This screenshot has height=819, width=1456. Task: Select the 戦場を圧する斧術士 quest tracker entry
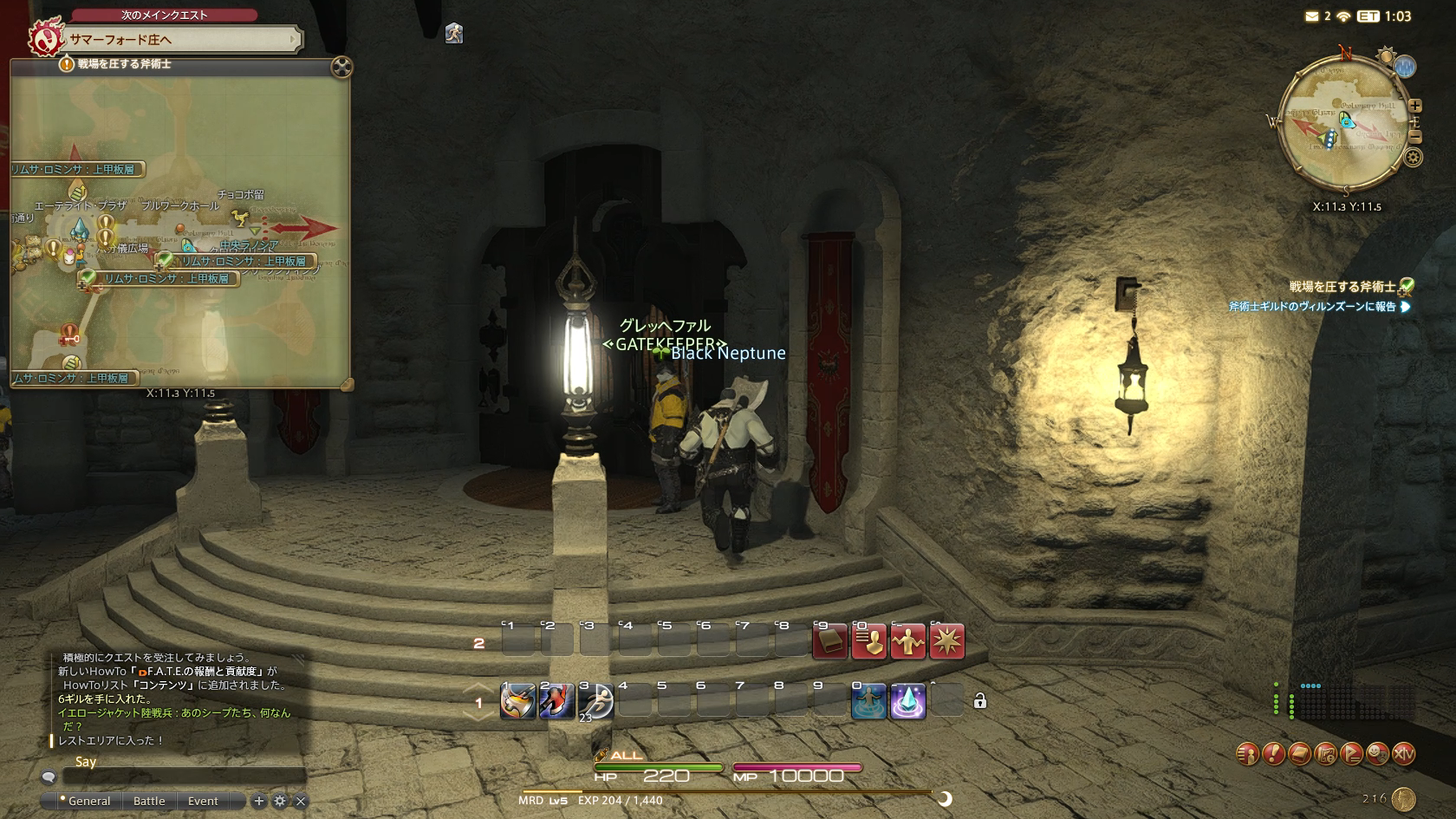click(1342, 287)
